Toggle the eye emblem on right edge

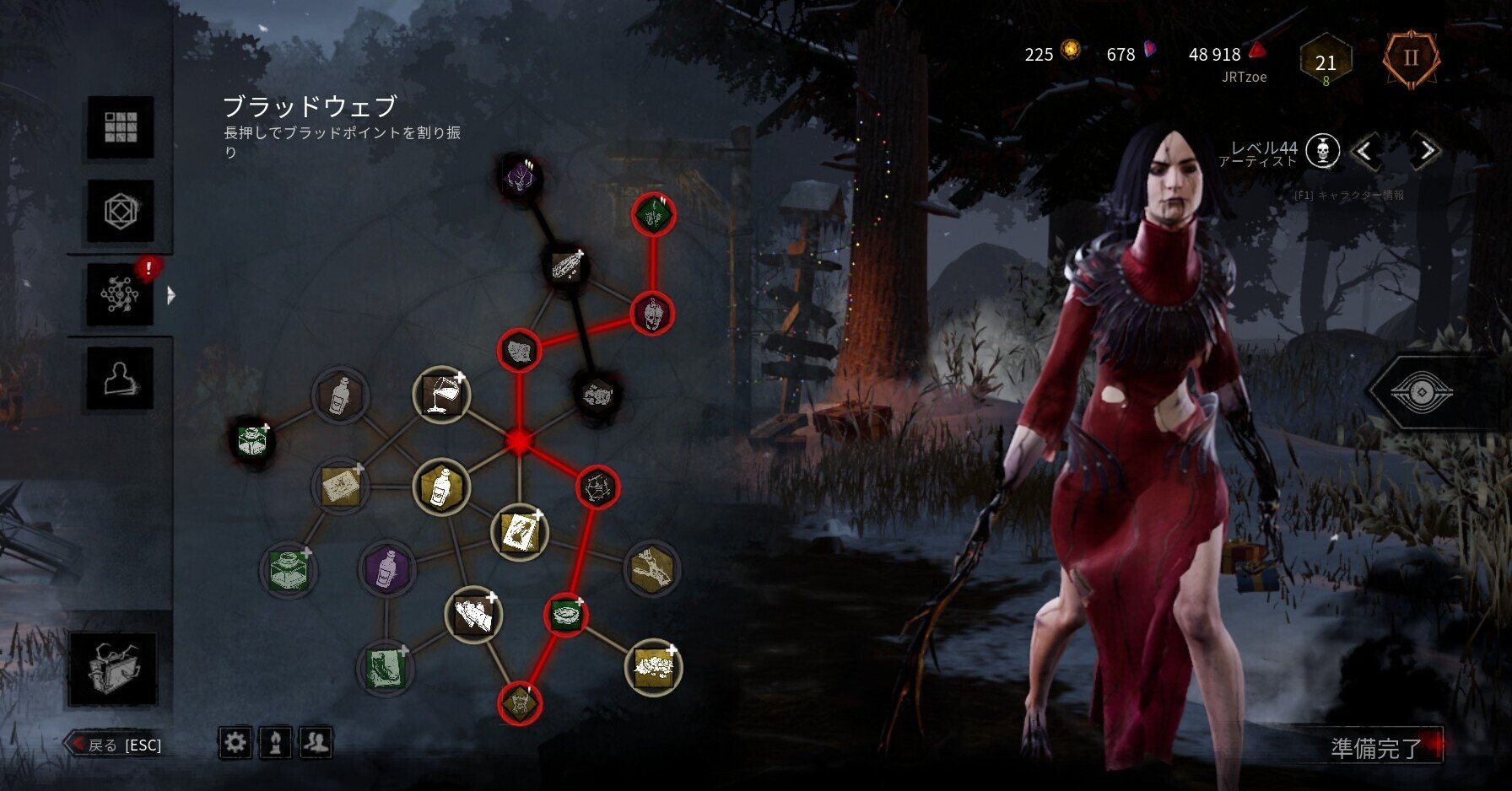point(1421,393)
